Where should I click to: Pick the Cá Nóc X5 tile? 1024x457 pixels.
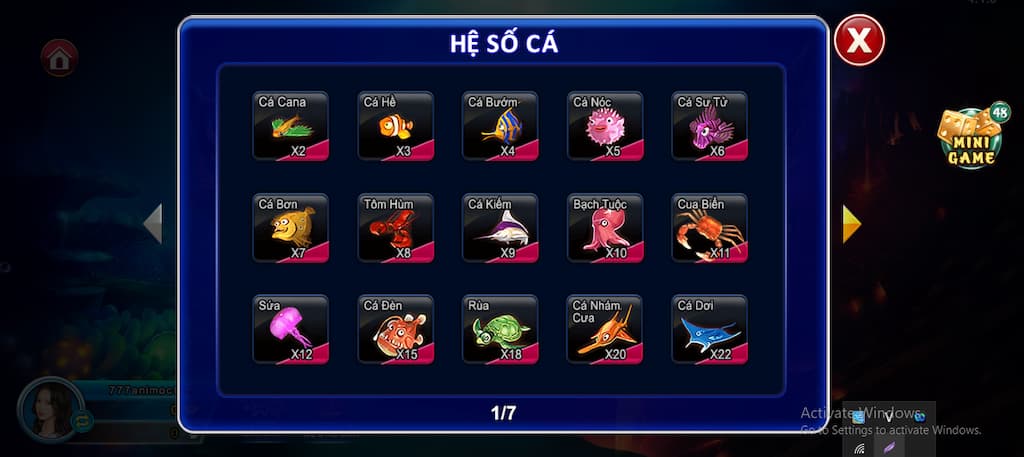pos(605,126)
